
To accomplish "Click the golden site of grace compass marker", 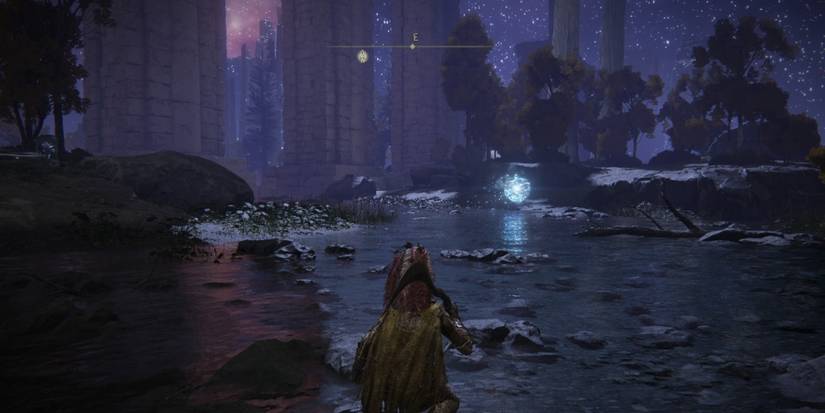I will click(x=363, y=56).
